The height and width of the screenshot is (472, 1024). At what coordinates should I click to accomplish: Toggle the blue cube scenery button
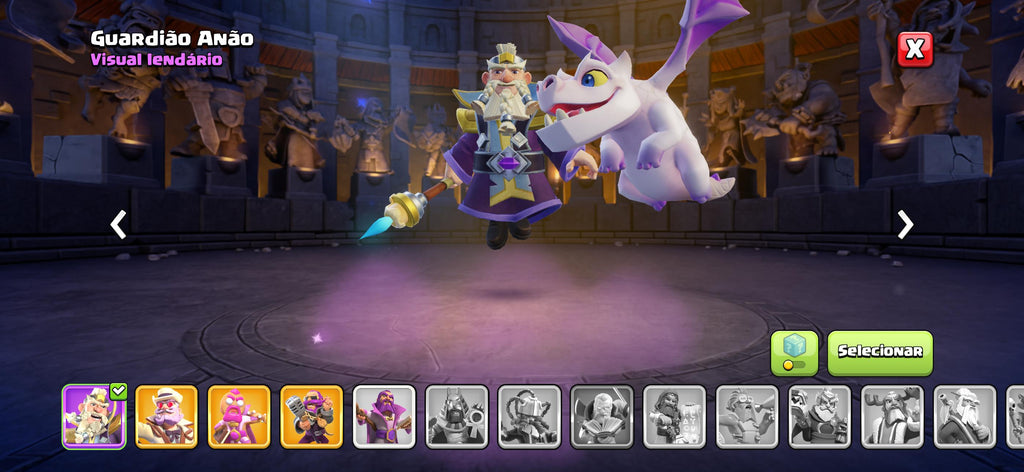point(794,352)
